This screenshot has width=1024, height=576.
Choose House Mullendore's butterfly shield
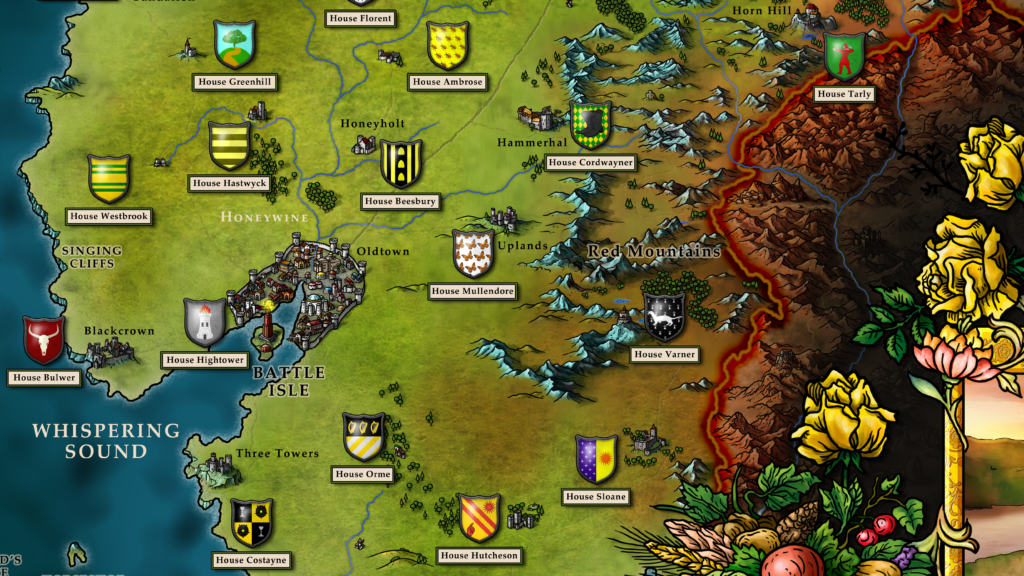[472, 254]
